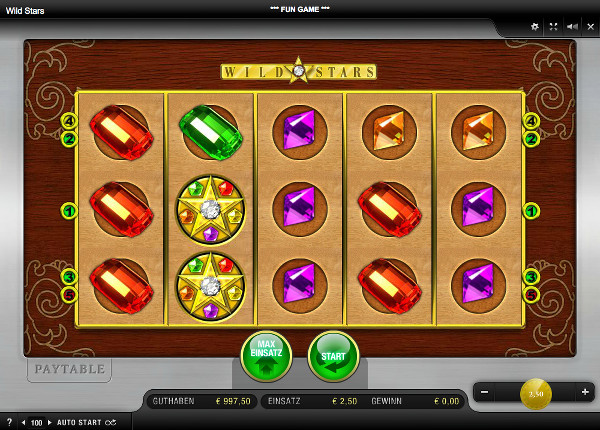Spin the reels with the START button

tap(333, 356)
